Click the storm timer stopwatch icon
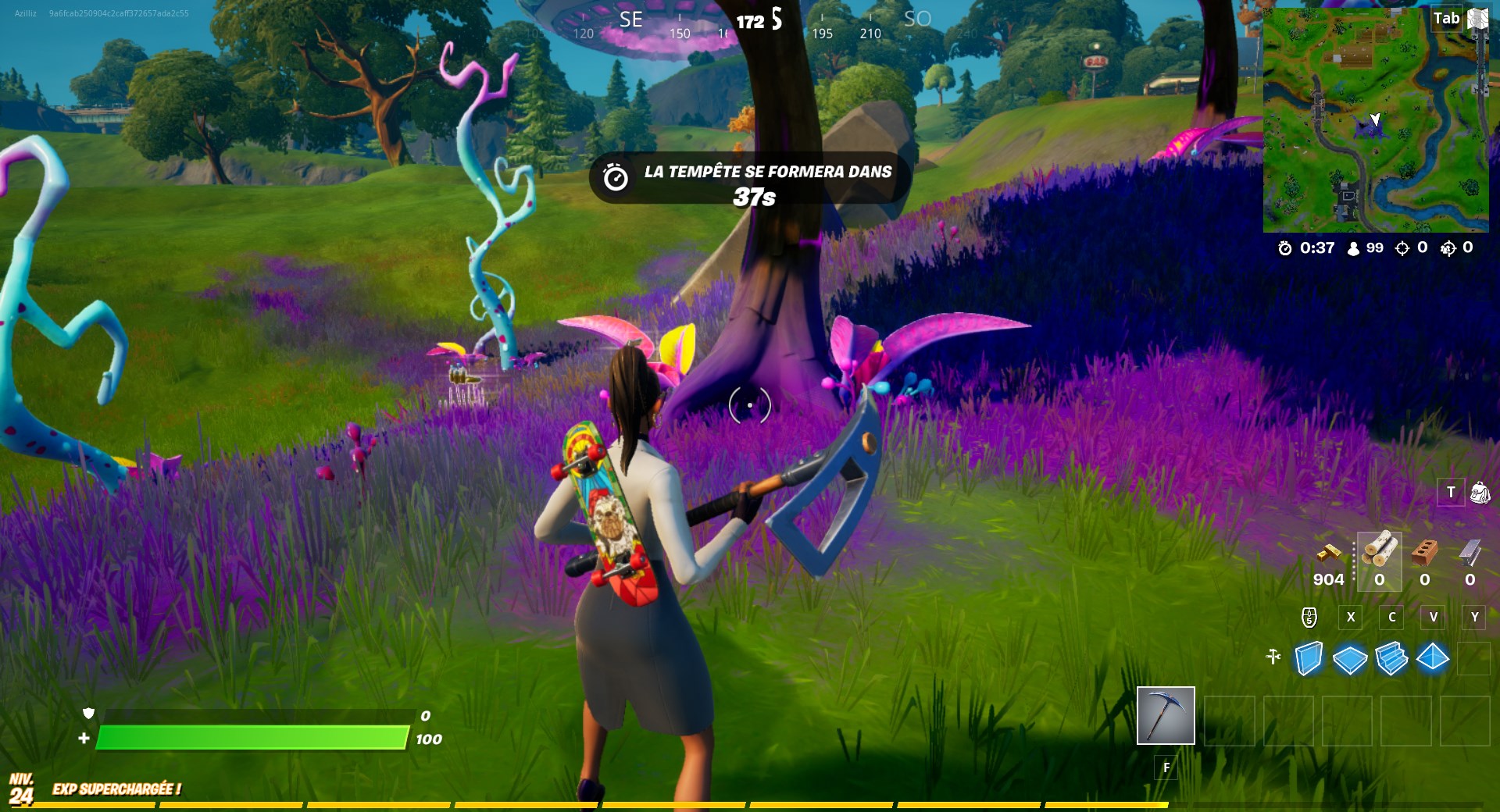1500x812 pixels. point(1284,249)
